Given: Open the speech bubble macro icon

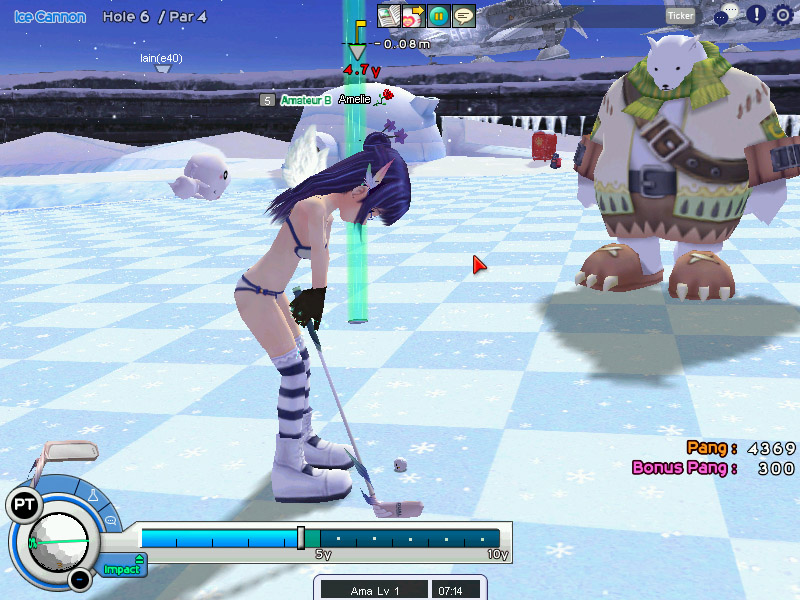Looking at the screenshot, I should click(463, 16).
